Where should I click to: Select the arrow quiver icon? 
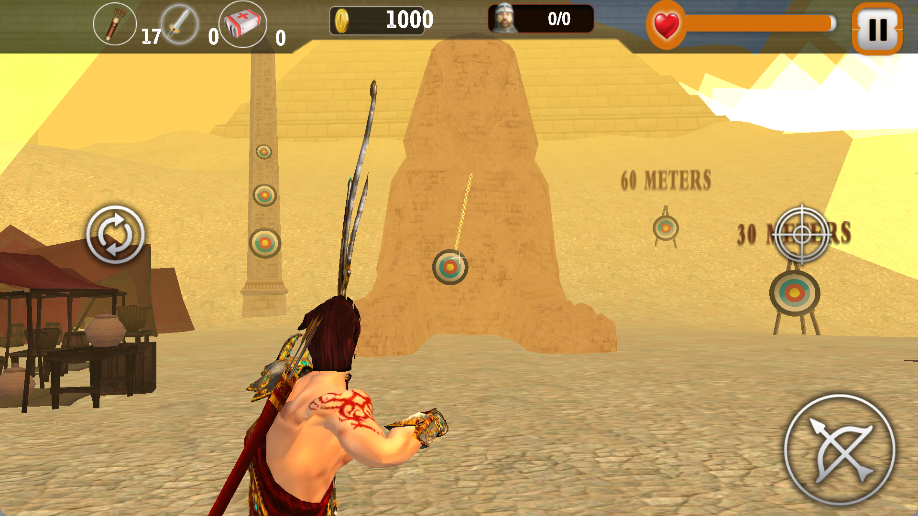tap(115, 23)
